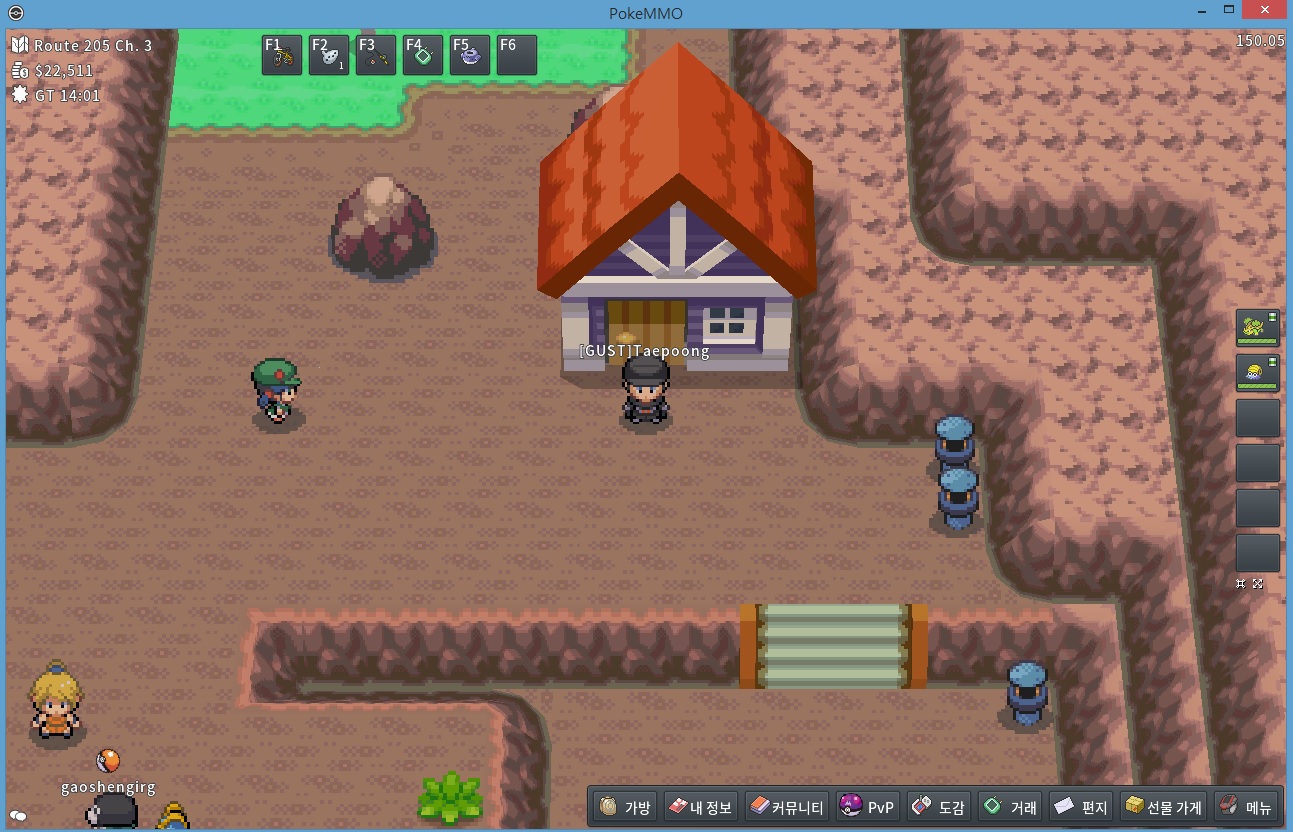
Task: Select the fishing rod in slot F3
Action: pyautogui.click(x=376, y=55)
